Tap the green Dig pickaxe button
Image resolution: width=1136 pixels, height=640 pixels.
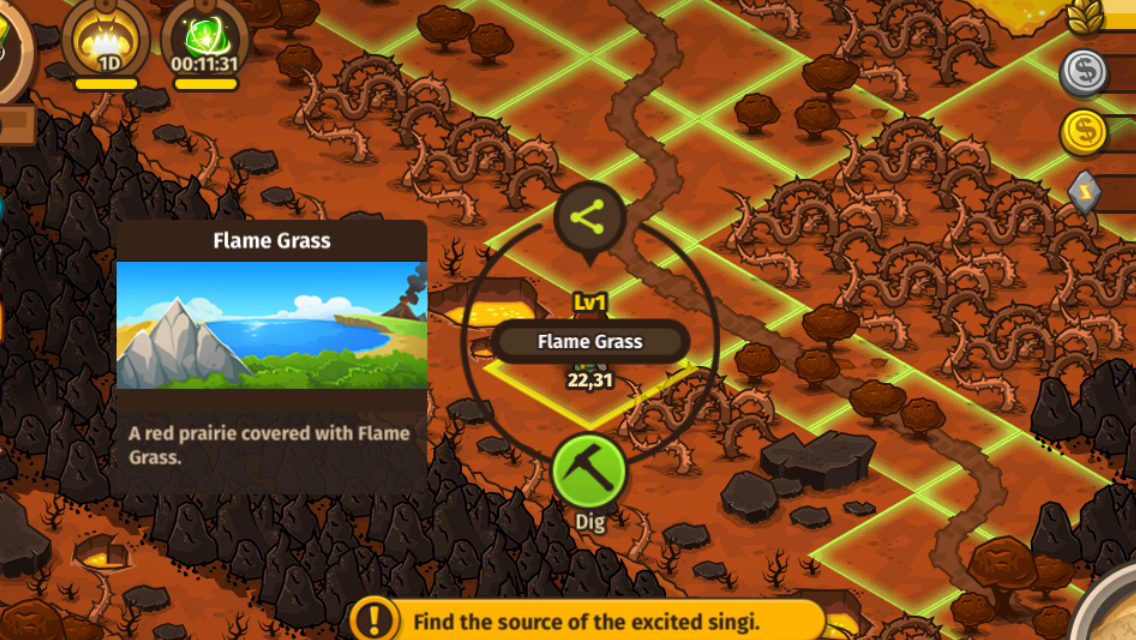tap(589, 469)
